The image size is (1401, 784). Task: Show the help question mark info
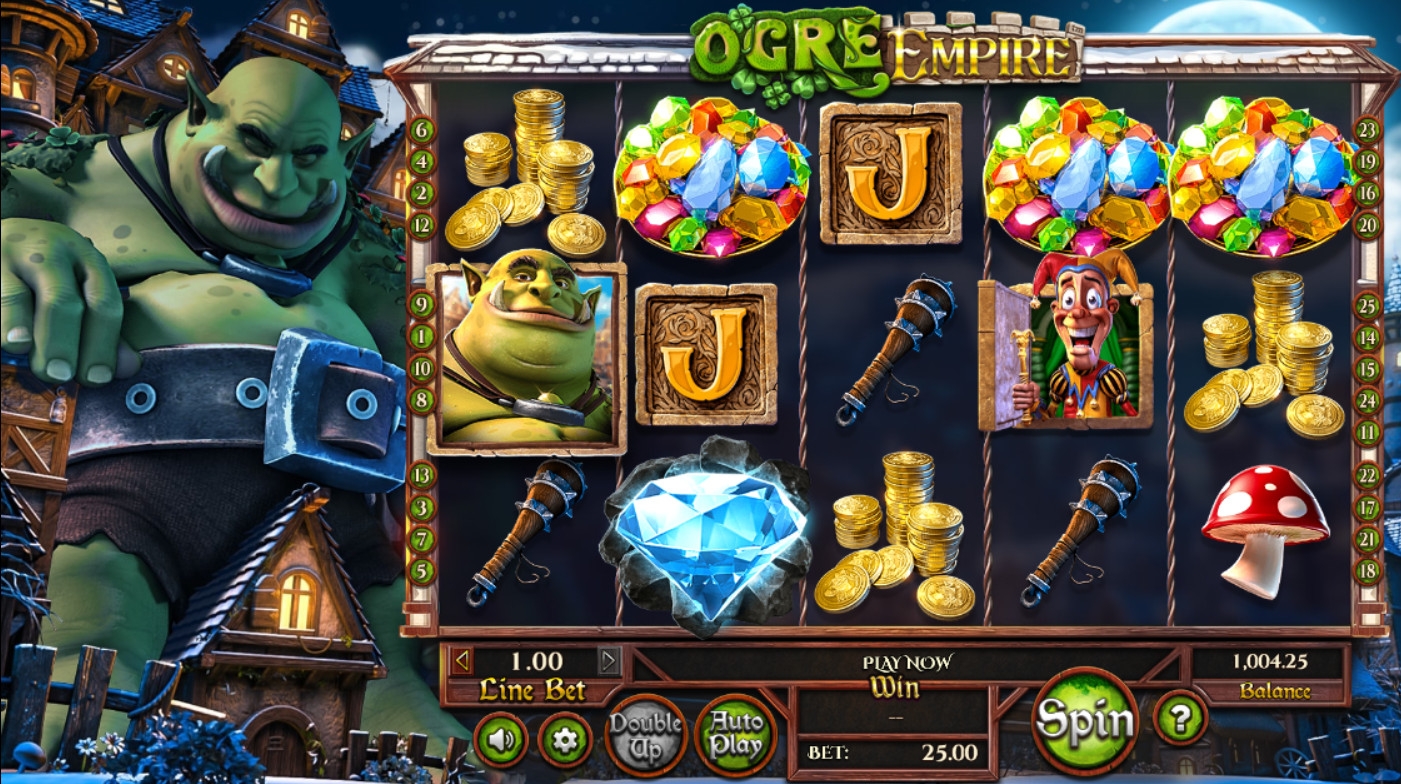[x=1180, y=717]
